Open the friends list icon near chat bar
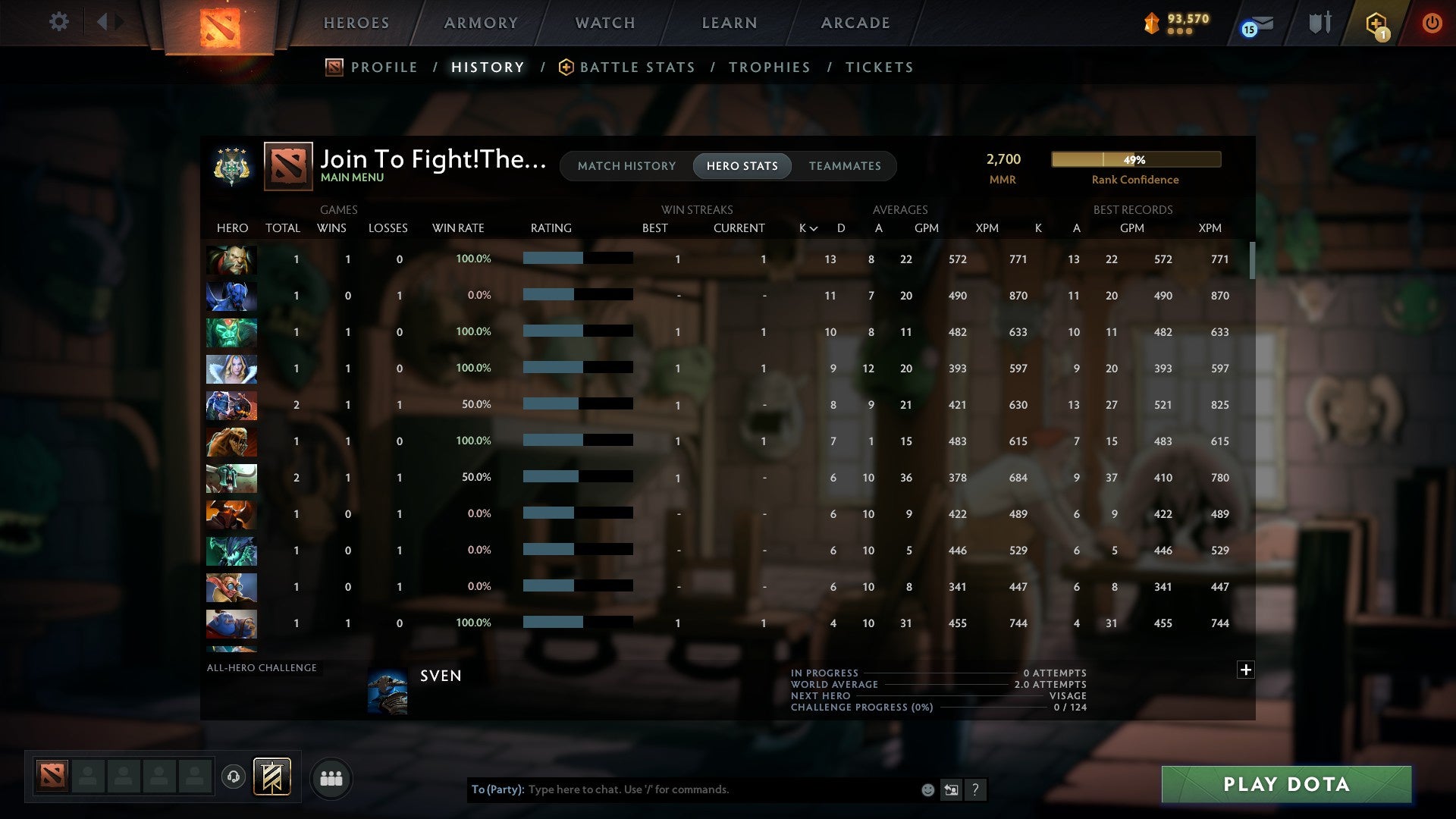This screenshot has height=819, width=1456. coord(331,778)
